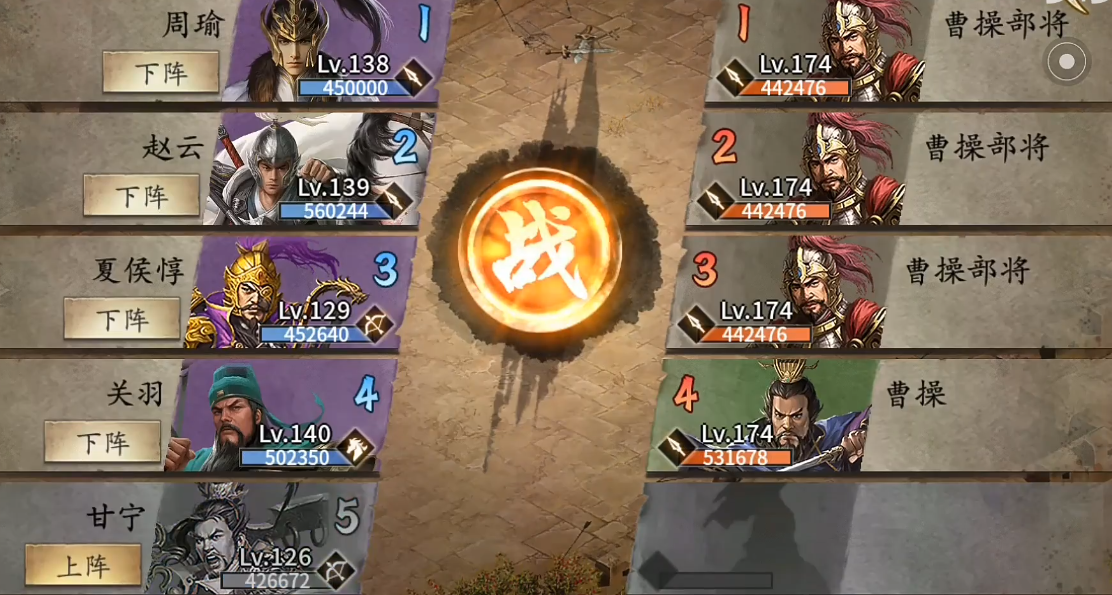Take 关羽 off the lineup via 下阵
The width and height of the screenshot is (1112, 595).
(103, 442)
